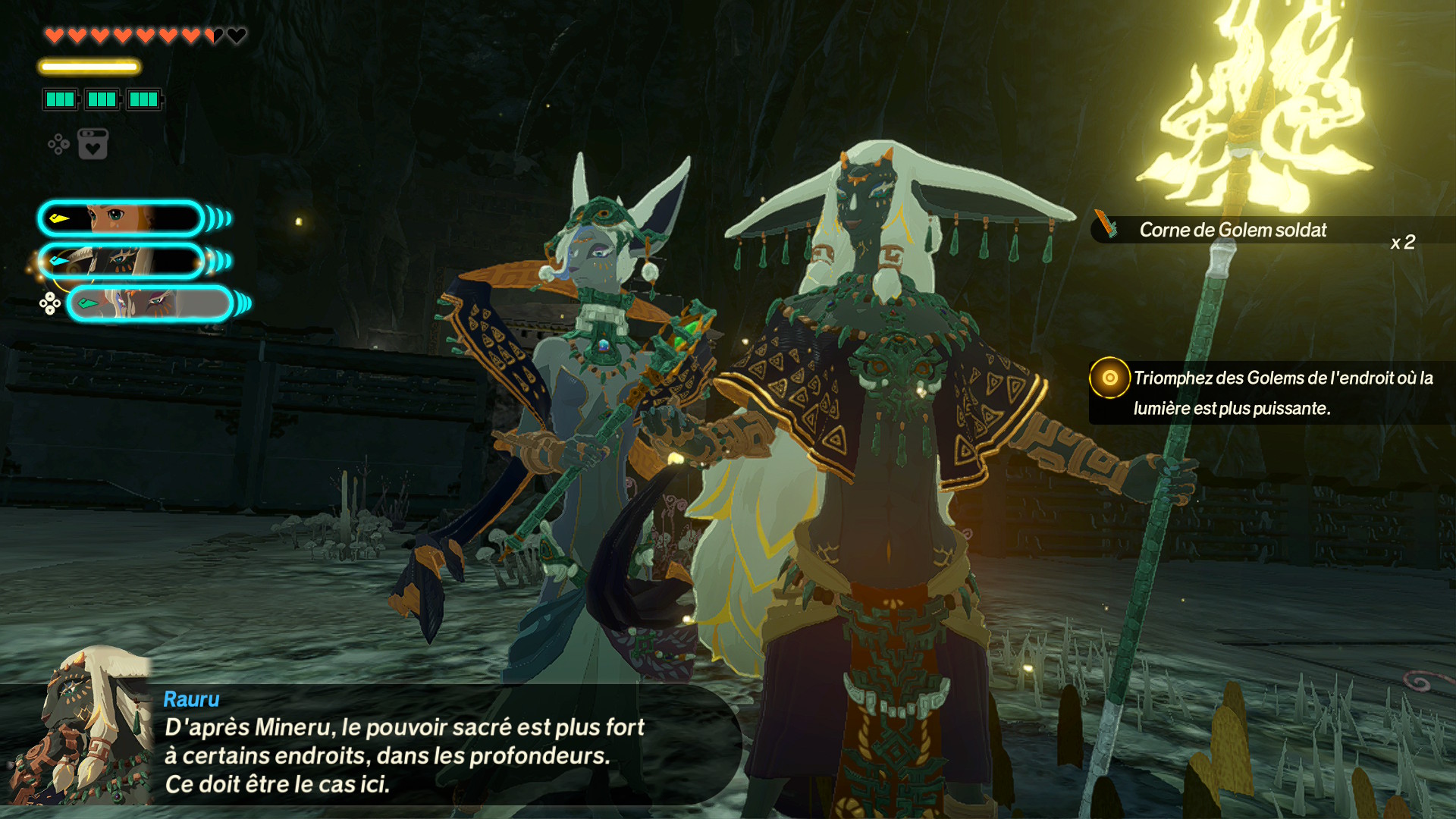Select Zelda's party slot portrait
The height and width of the screenshot is (819, 1456).
(x=121, y=218)
